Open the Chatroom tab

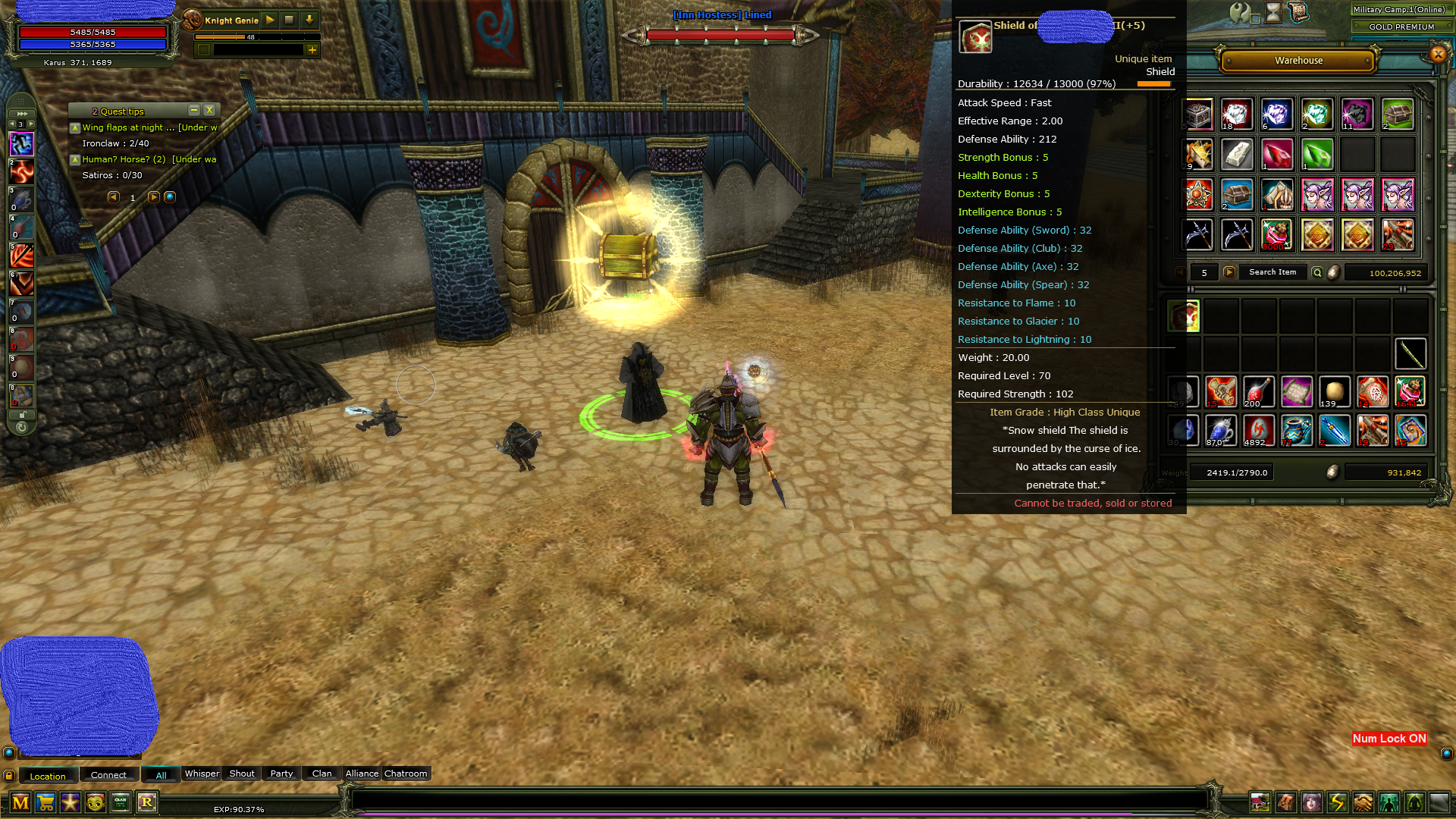406,773
